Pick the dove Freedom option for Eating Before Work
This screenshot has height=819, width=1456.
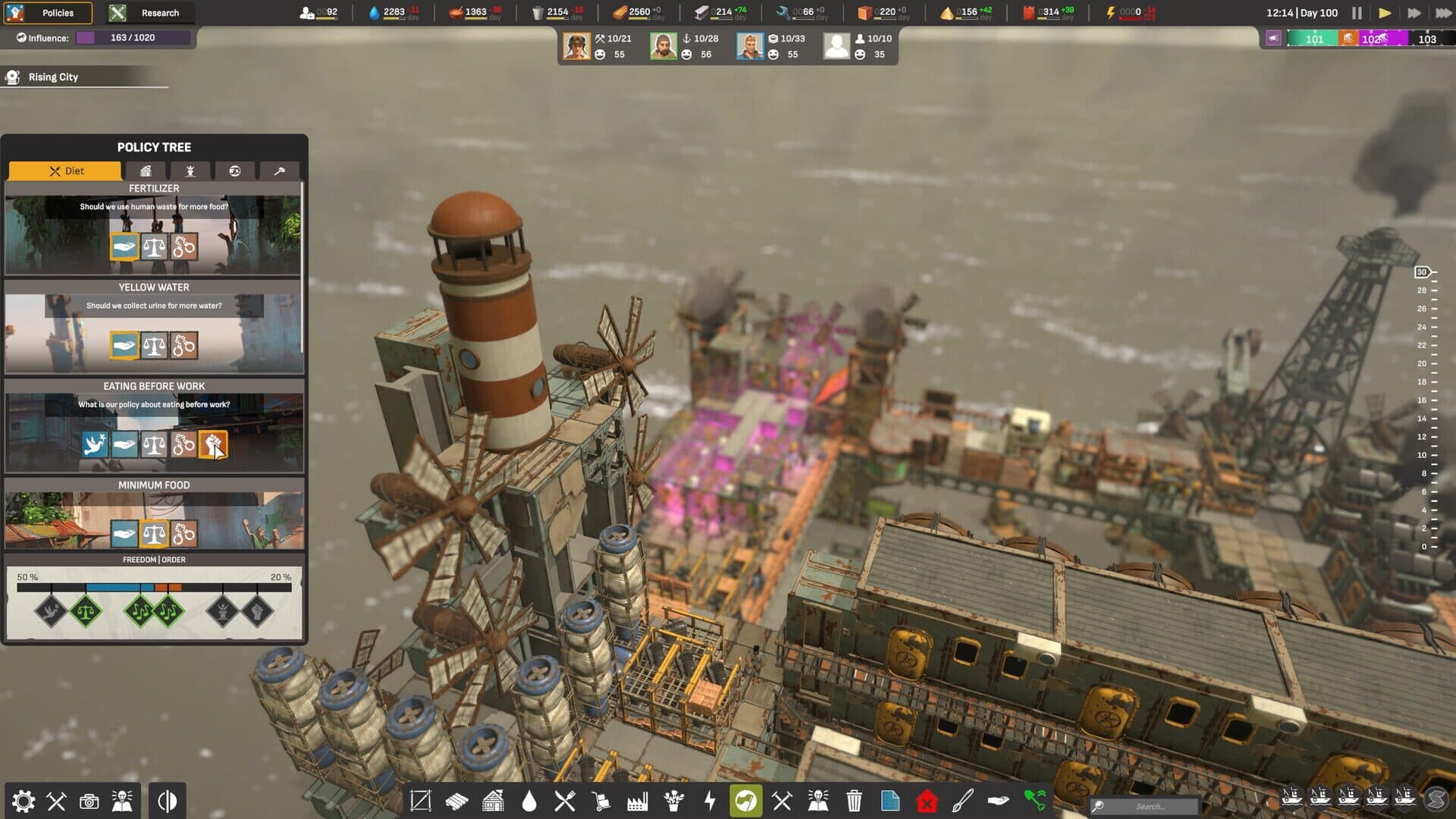click(93, 445)
